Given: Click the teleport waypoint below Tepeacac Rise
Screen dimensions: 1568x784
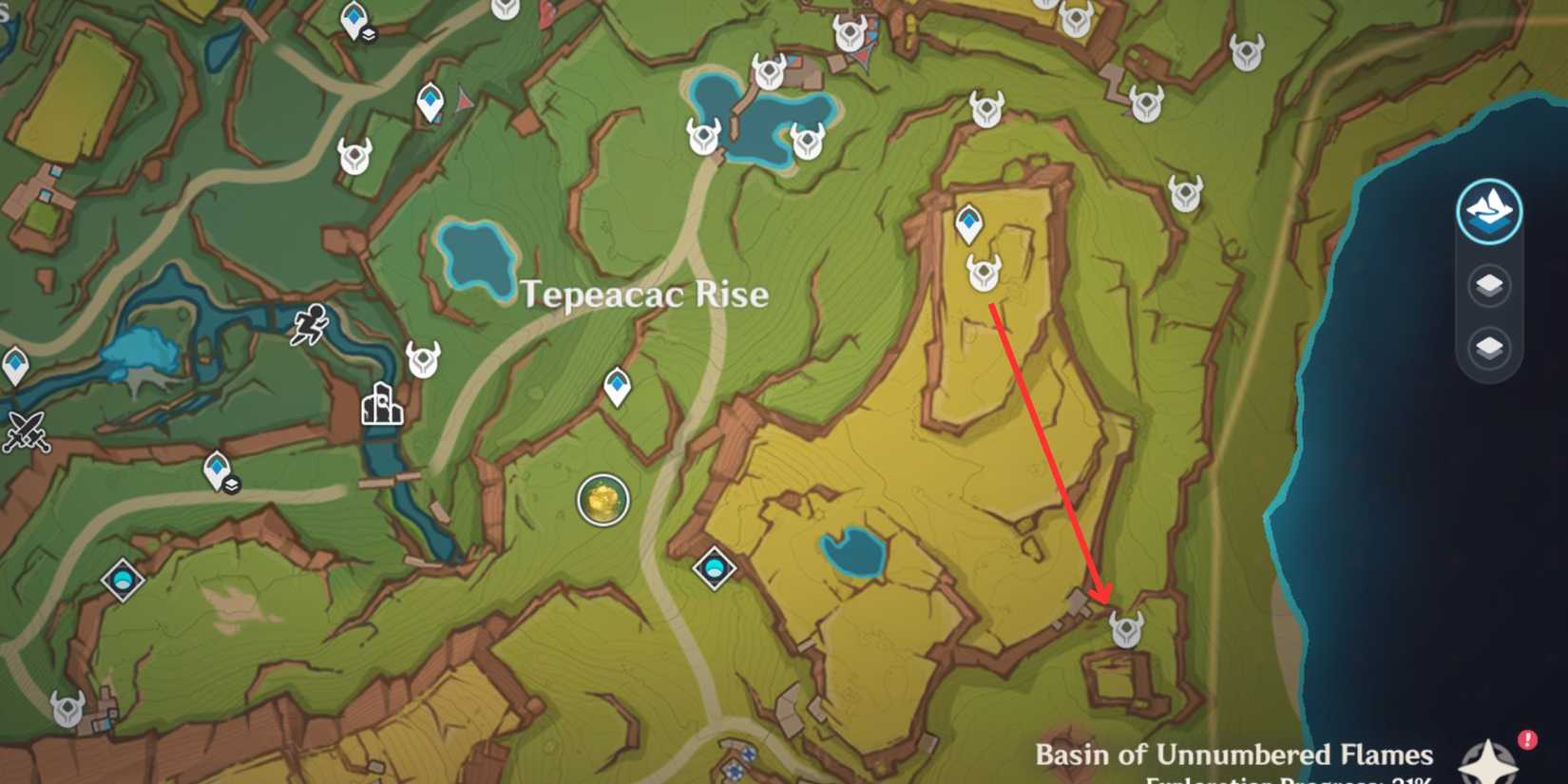Looking at the screenshot, I should point(618,385).
